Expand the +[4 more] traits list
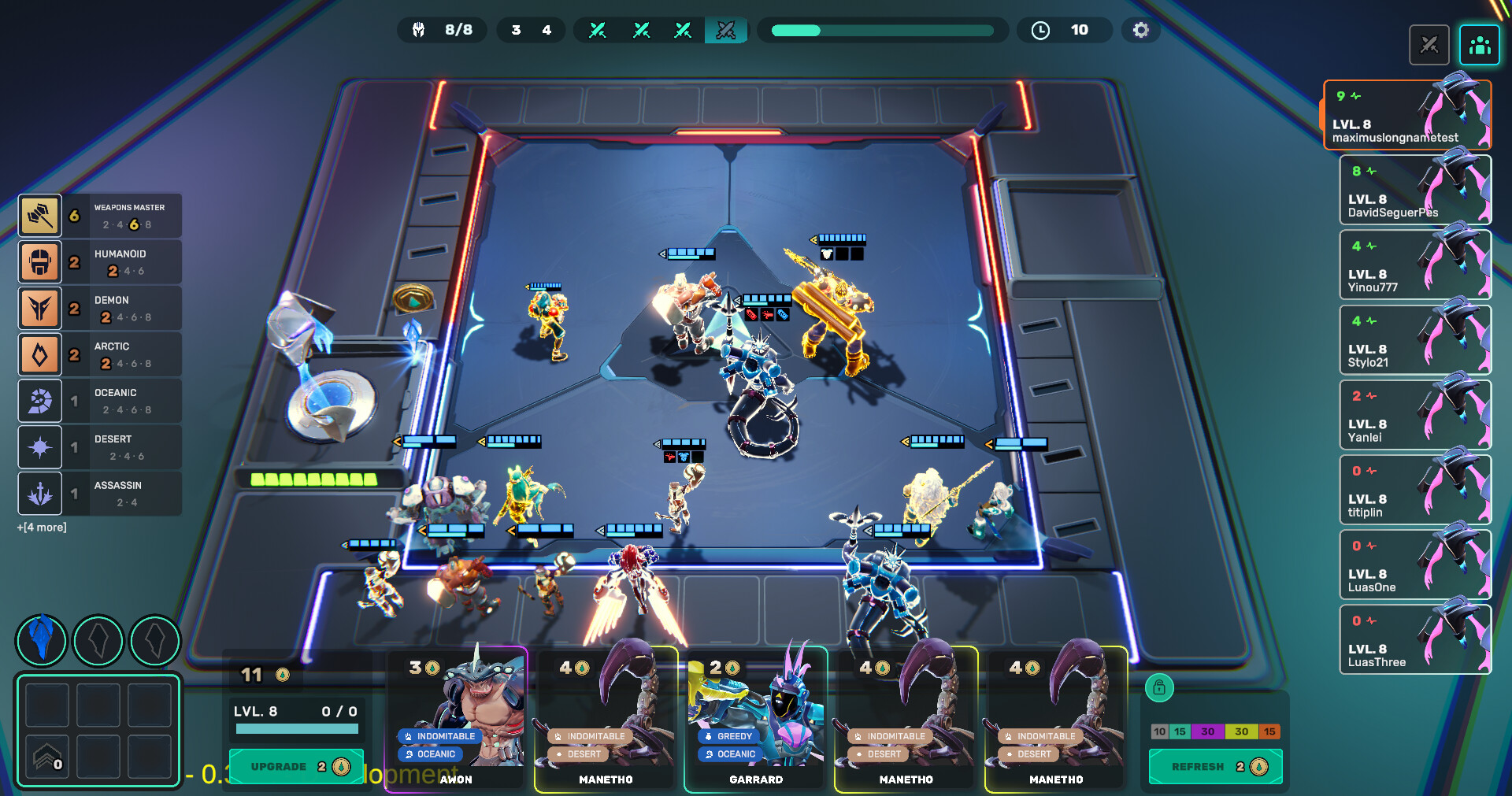This screenshot has width=1512, height=796. pos(41,526)
